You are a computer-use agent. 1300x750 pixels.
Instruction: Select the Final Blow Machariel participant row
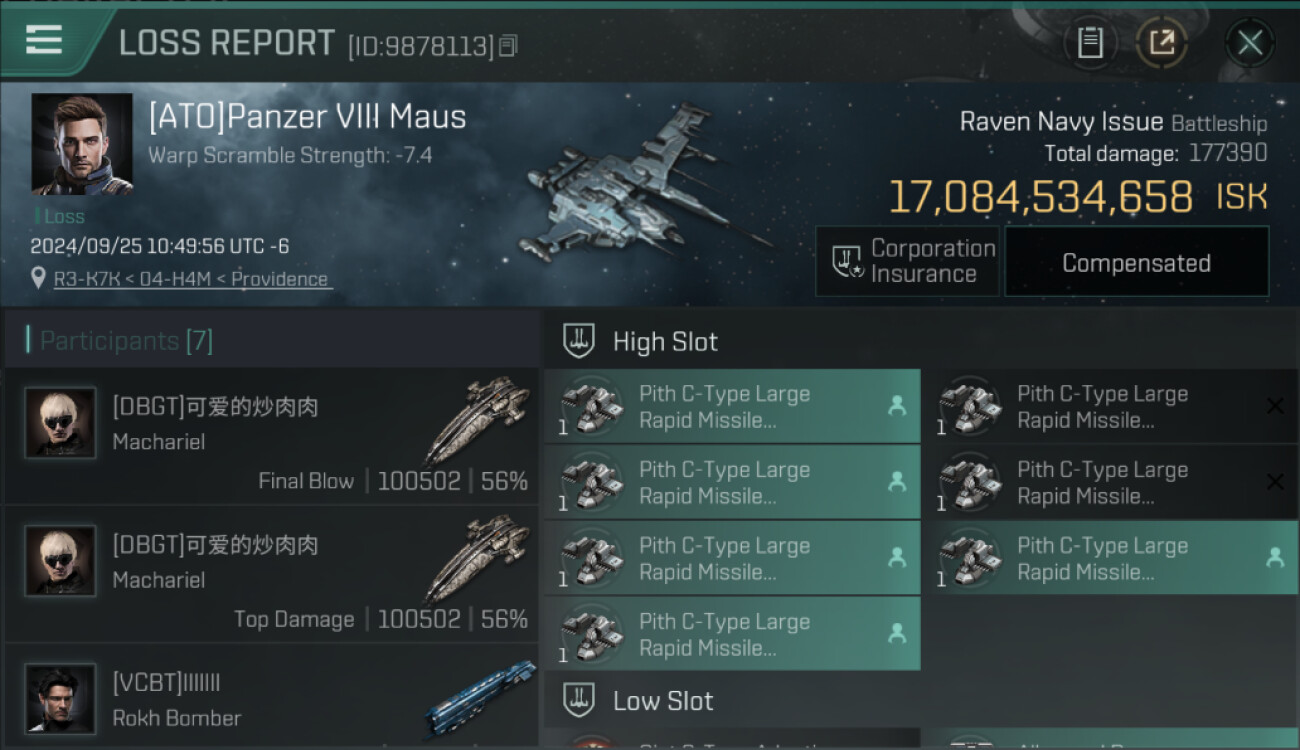[271, 436]
